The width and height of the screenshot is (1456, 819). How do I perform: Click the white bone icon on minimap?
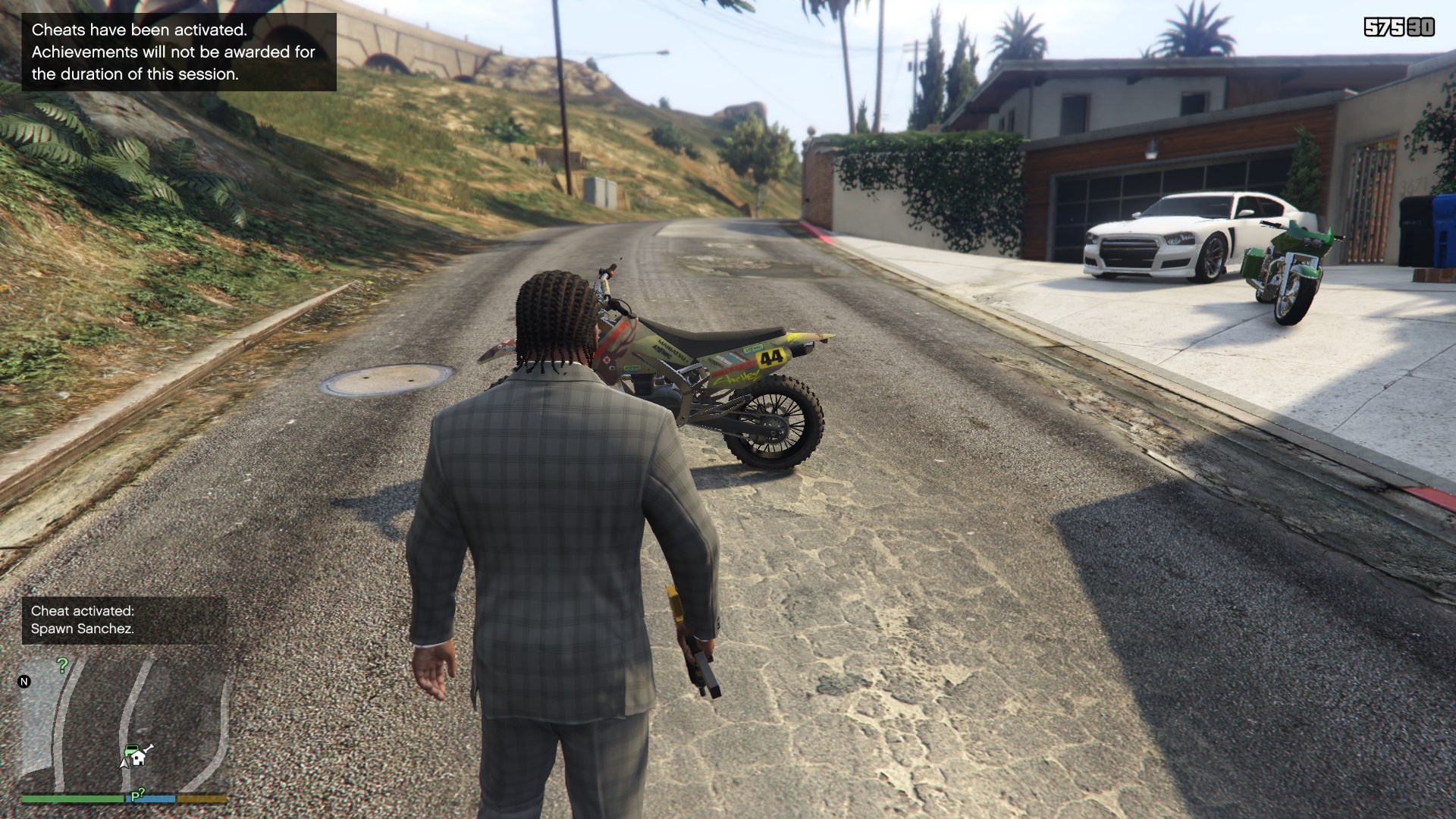149,750
